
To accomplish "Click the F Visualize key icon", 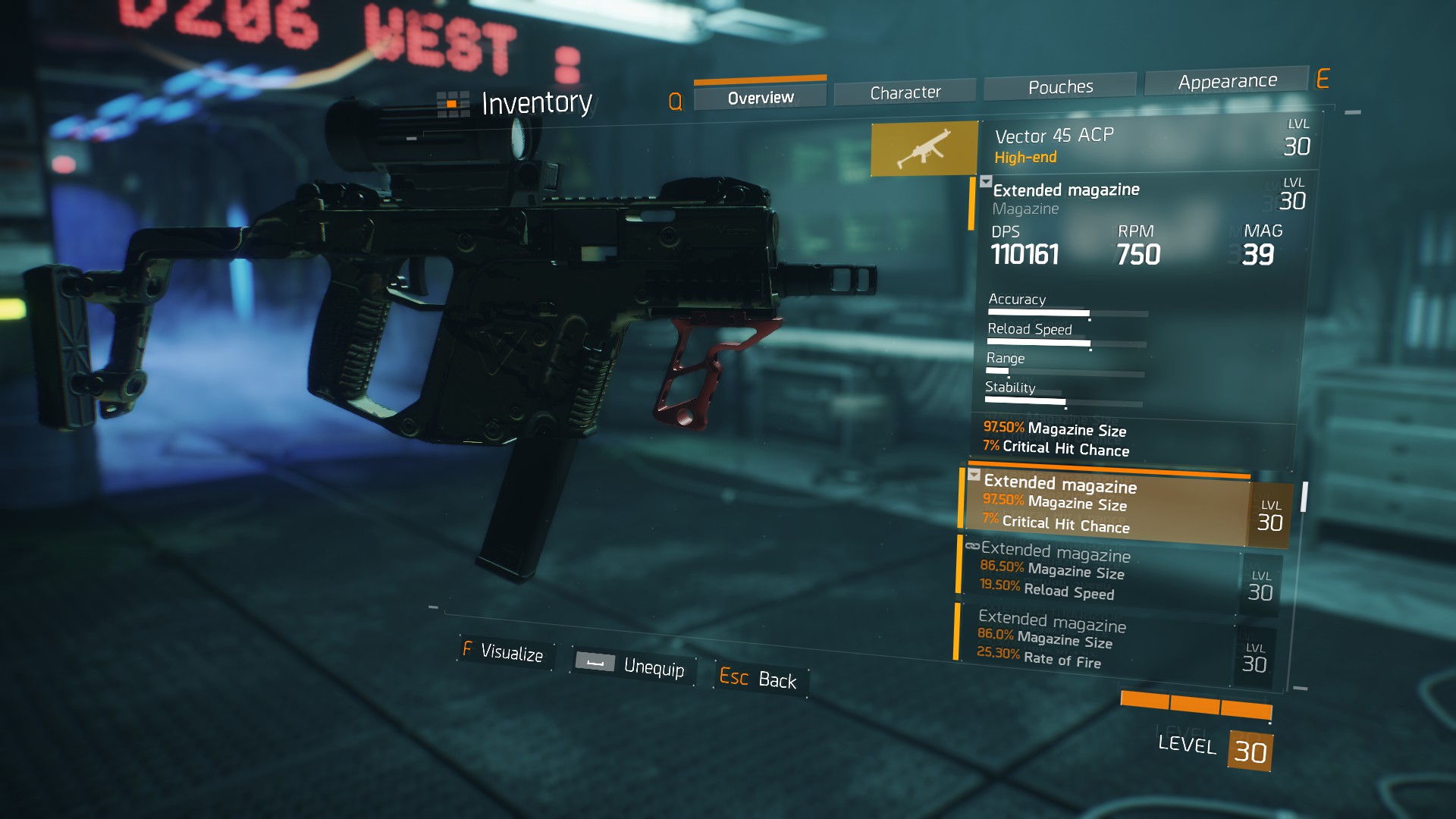I will (468, 651).
